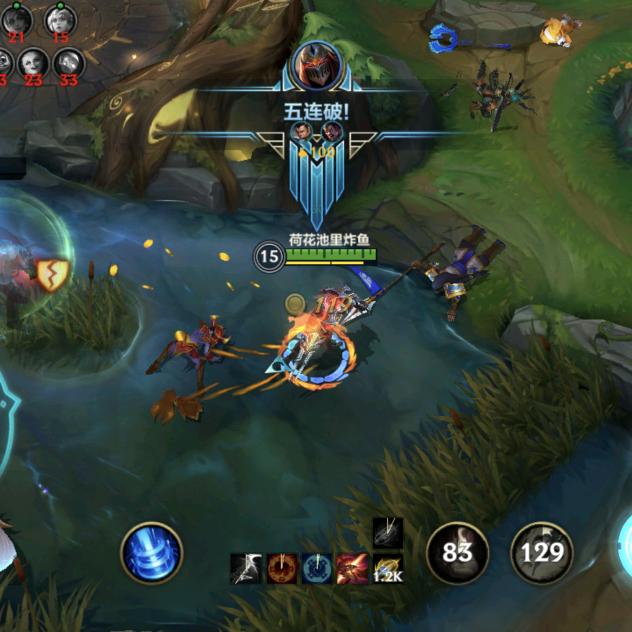Select the gold item icon labeled 1.2K
The width and height of the screenshot is (632, 632).
point(387,568)
